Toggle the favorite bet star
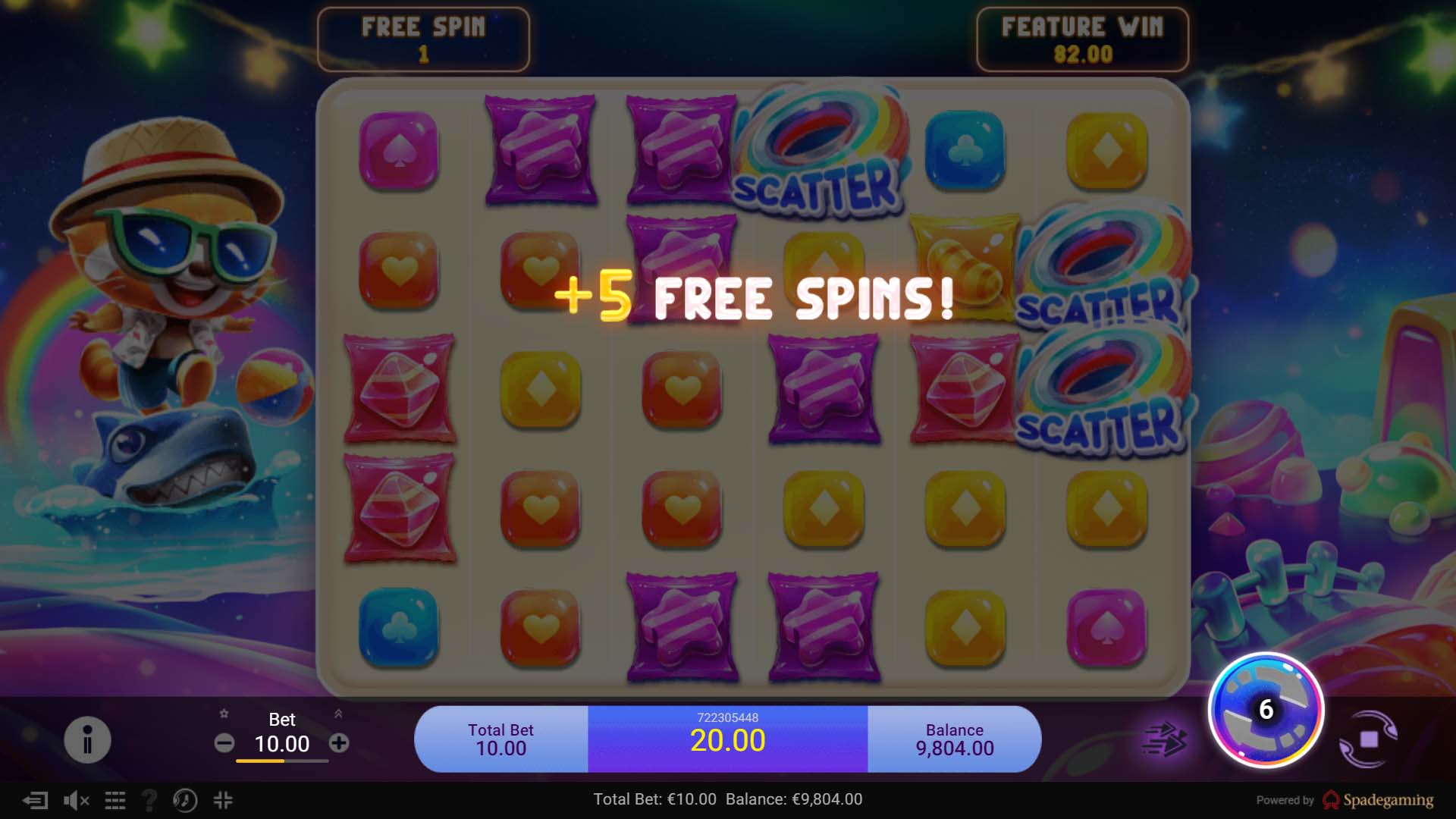1456x819 pixels. pyautogui.click(x=223, y=714)
